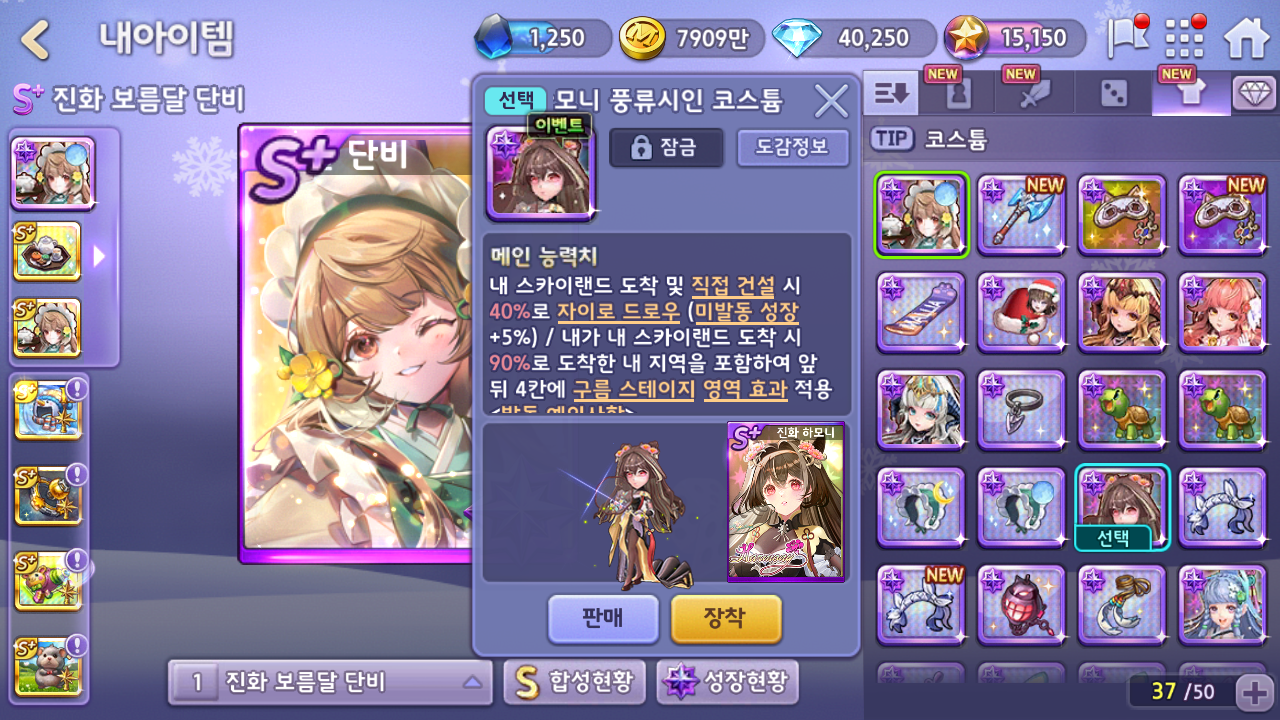Image resolution: width=1280 pixels, height=720 pixels.
Task: Open the 도감정보 collection info
Action: coord(792,148)
